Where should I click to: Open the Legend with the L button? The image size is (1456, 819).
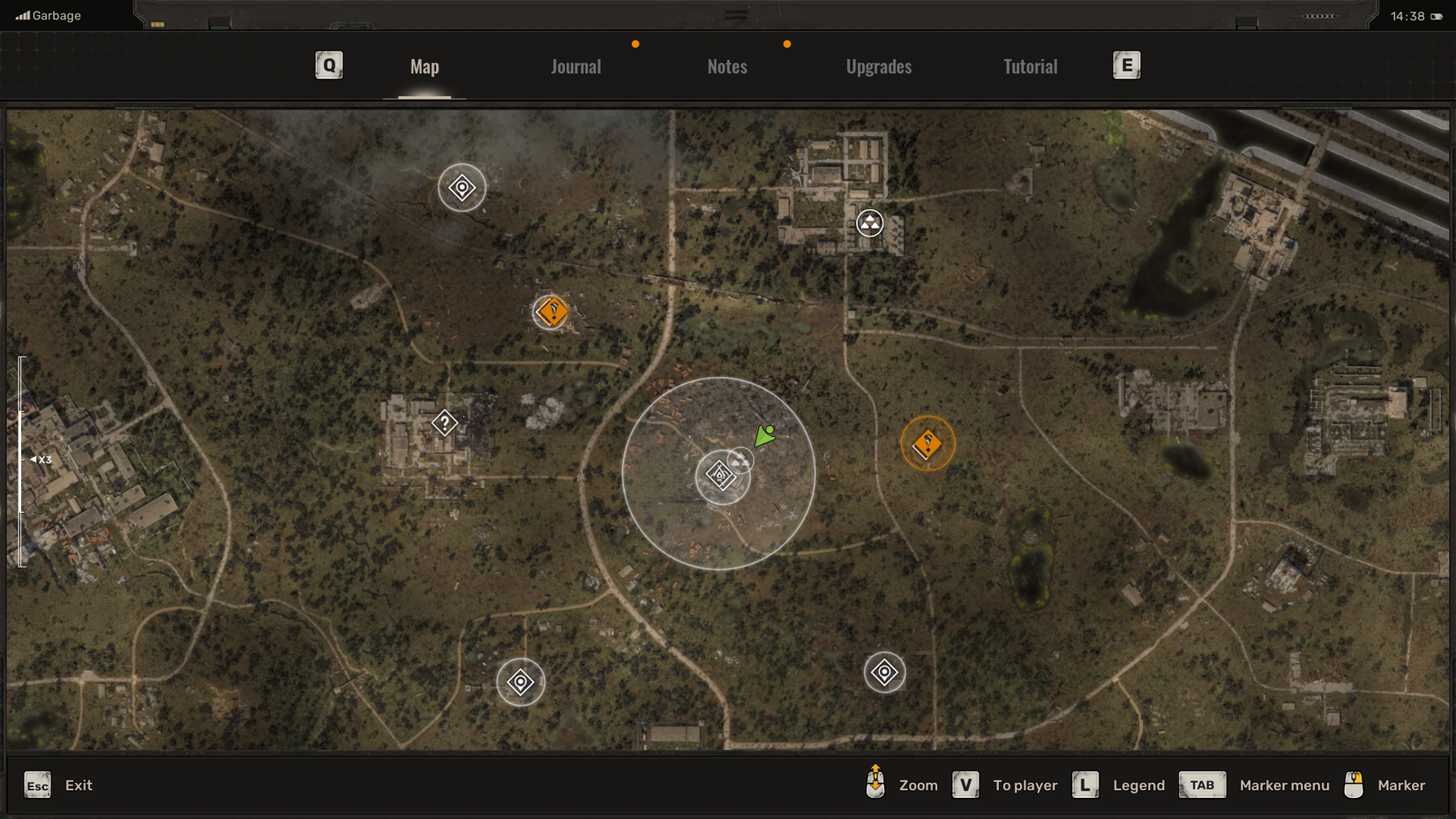pyautogui.click(x=1084, y=785)
